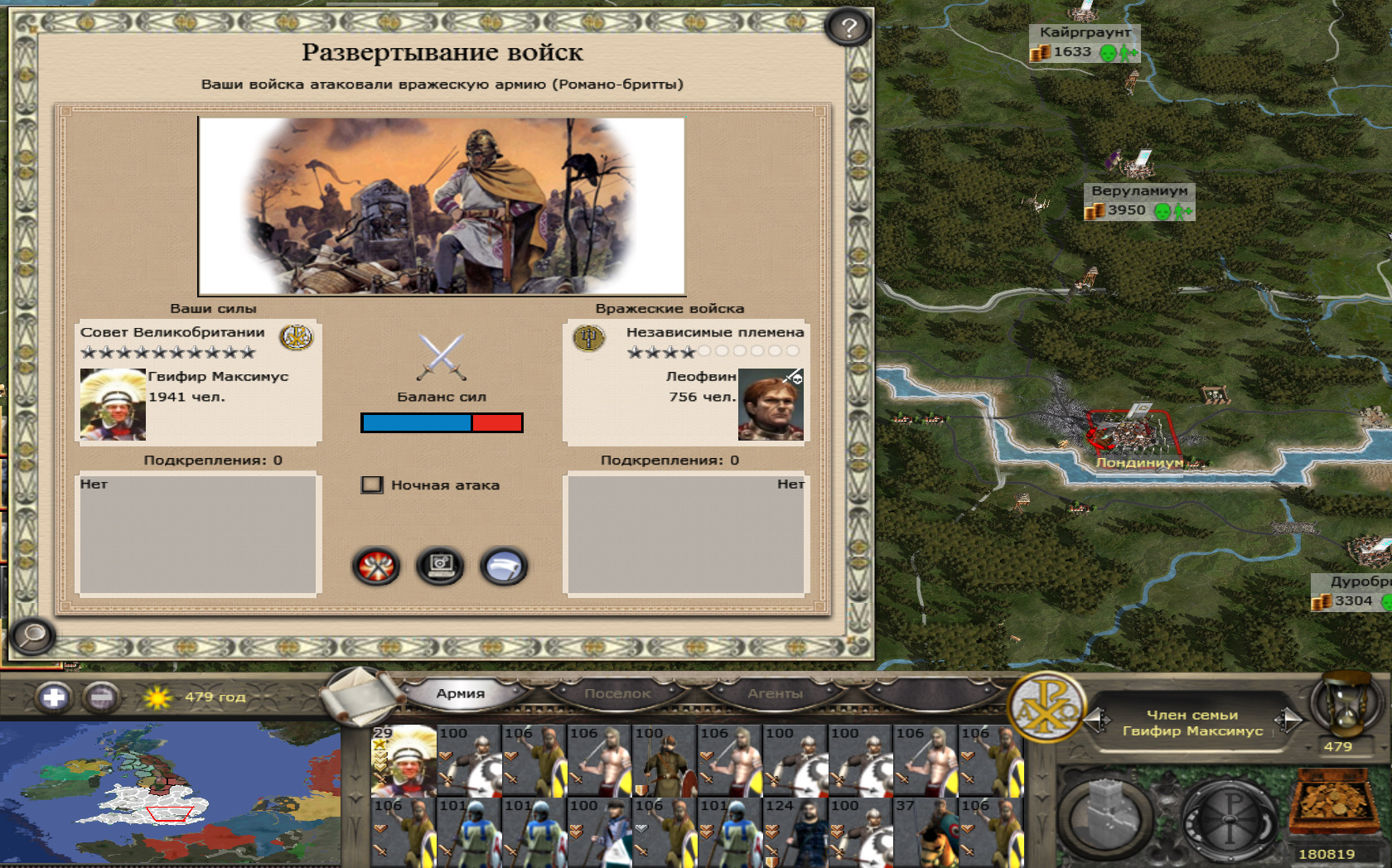The image size is (1392, 868).
Task: Click the campaign minimap of Britain
Action: click(170, 795)
